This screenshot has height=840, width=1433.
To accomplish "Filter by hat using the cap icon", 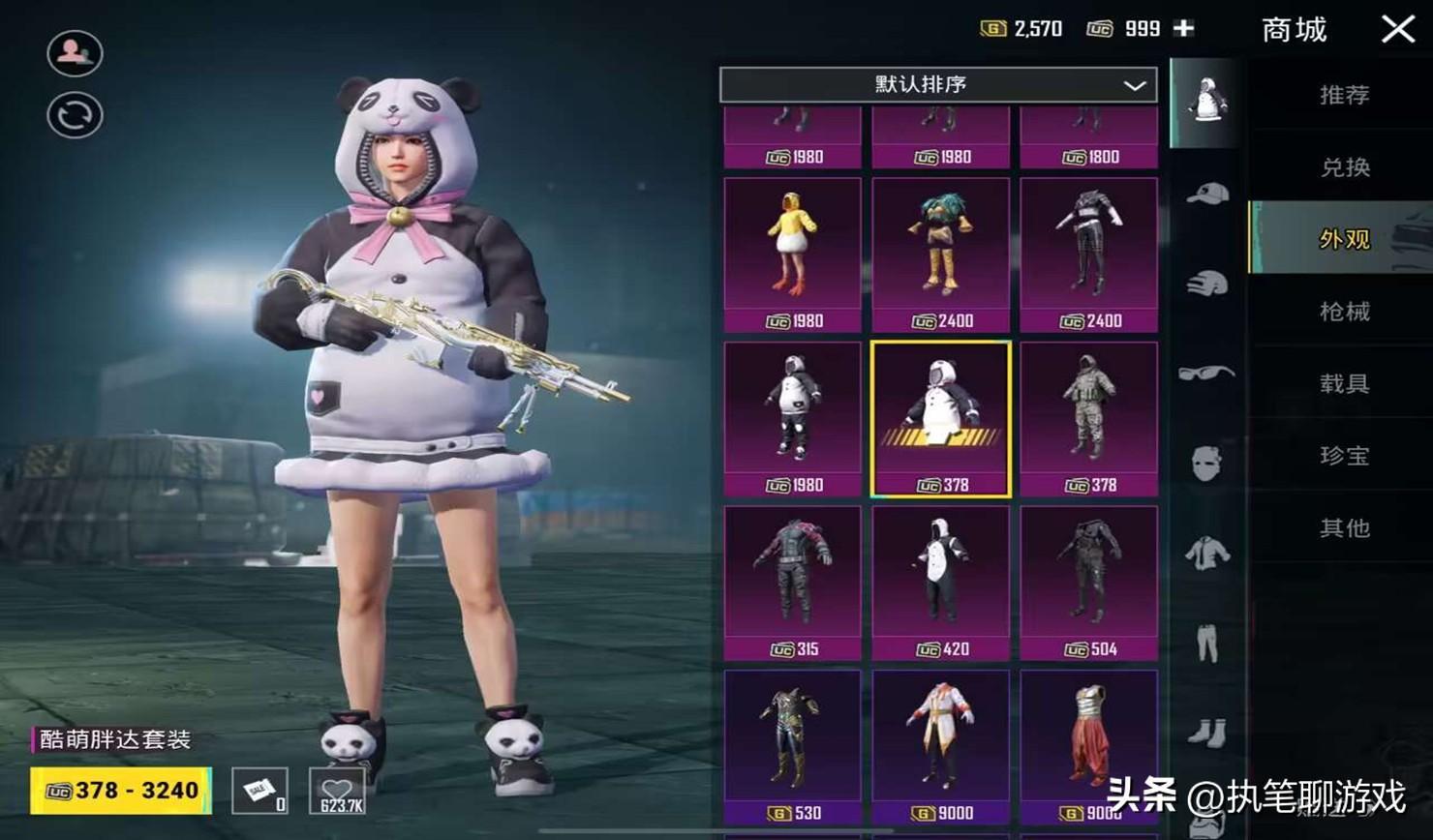I will pyautogui.click(x=1206, y=194).
